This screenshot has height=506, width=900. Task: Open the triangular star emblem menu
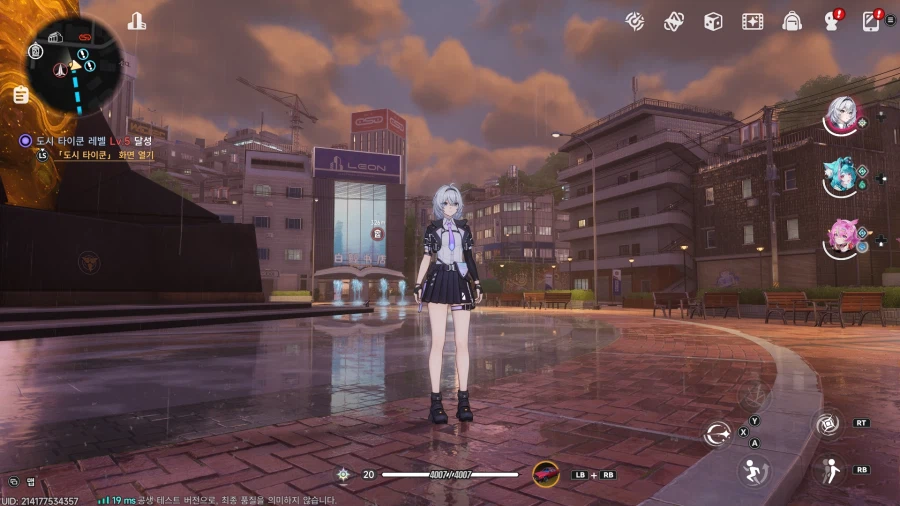click(x=673, y=20)
